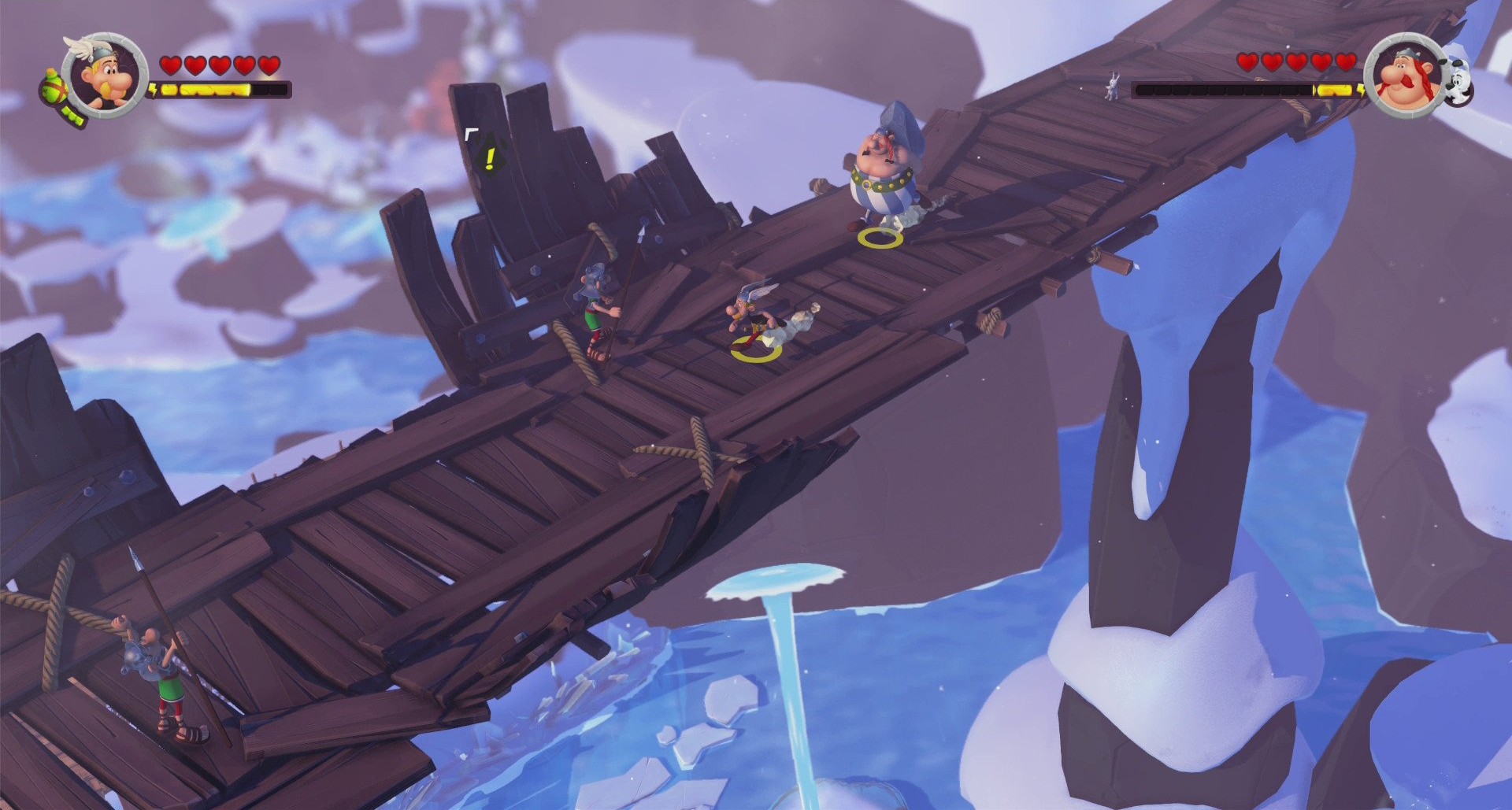This screenshot has width=1512, height=810.
Task: Click Asterix's character portrait
Action: 106,75
